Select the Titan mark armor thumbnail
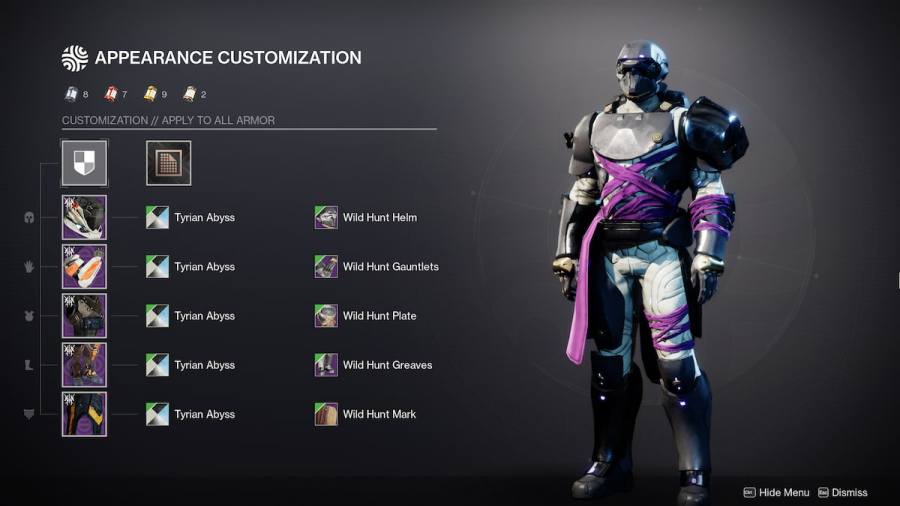This screenshot has width=900, height=506. [84, 414]
